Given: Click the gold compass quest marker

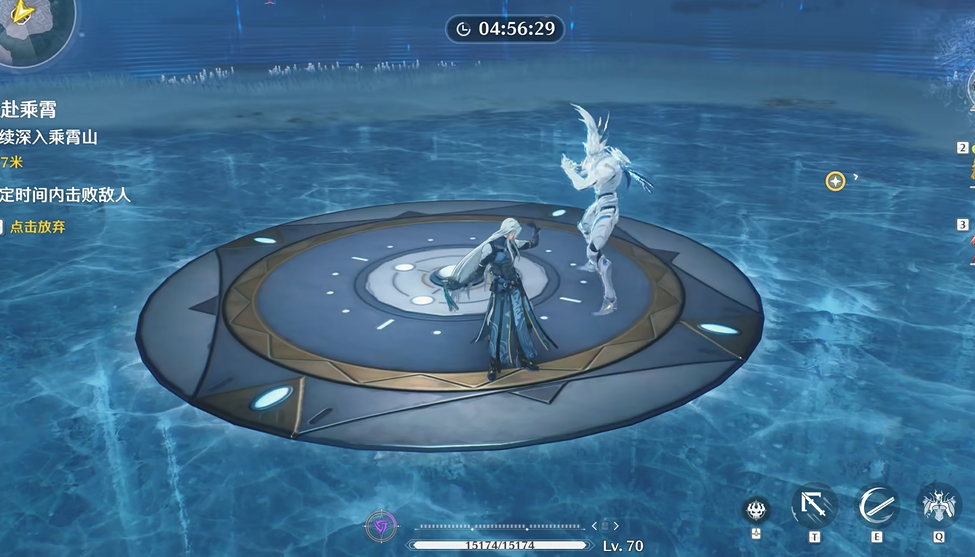Looking at the screenshot, I should (x=835, y=181).
